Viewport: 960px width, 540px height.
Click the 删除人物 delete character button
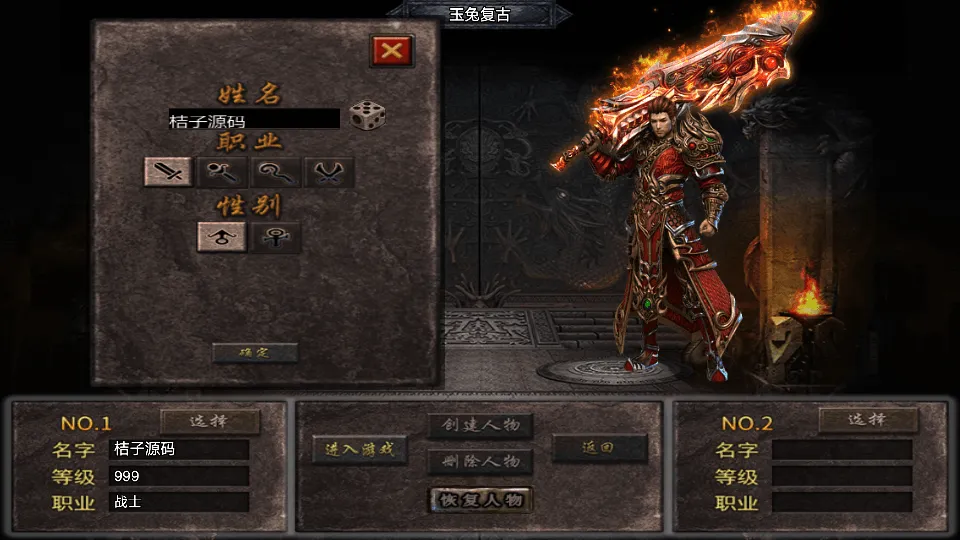click(x=480, y=461)
